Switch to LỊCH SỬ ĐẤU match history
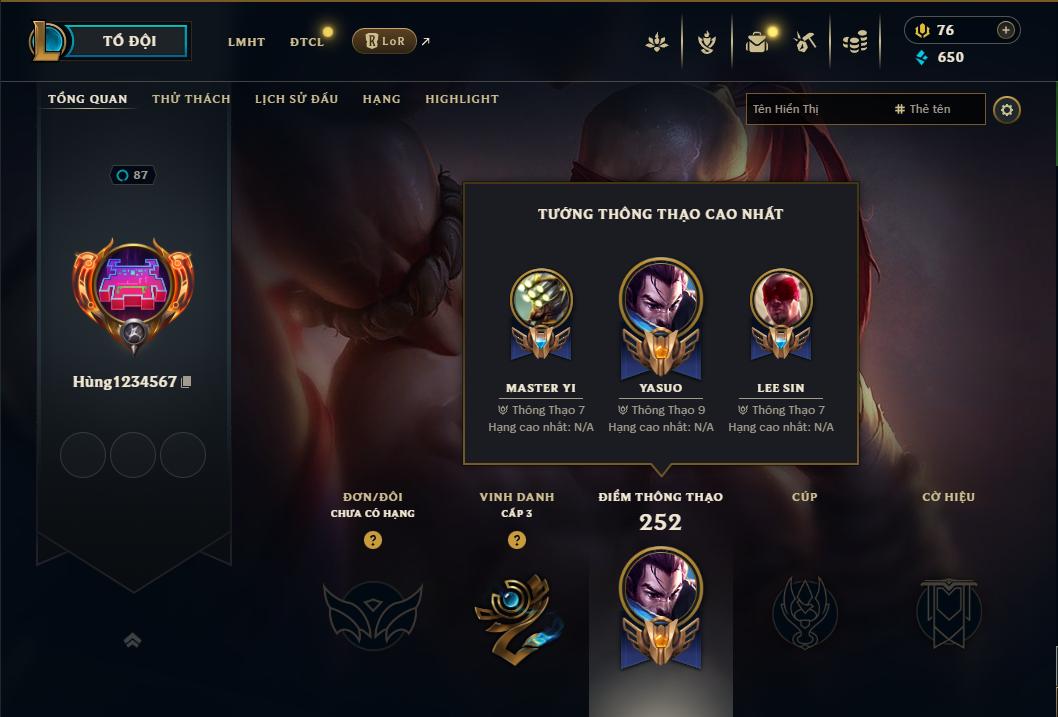Screen dimensions: 1058x717 296,99
